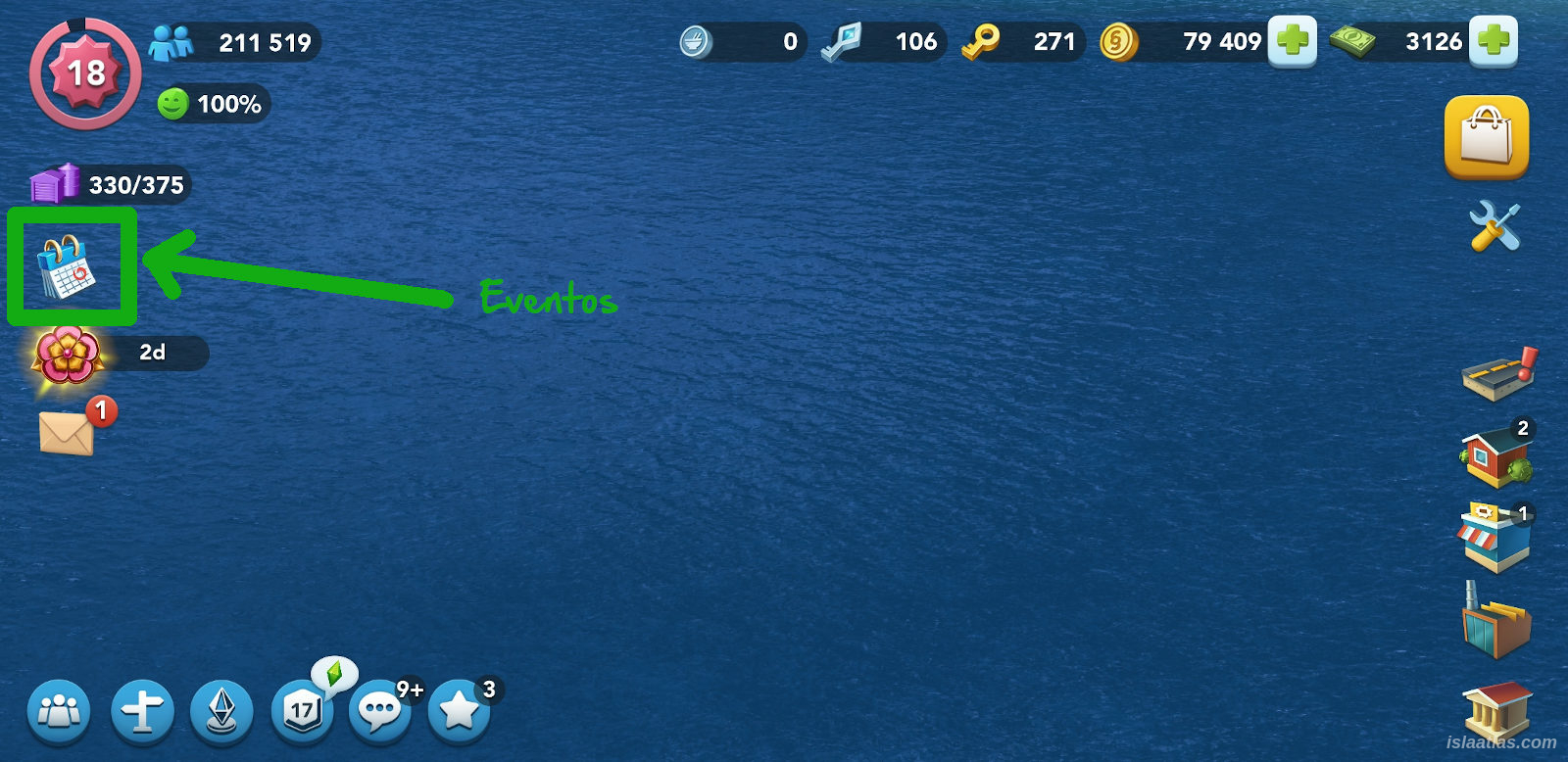Open the chat bubble with 9+ messages
The width and height of the screenshot is (1568, 762).
(380, 711)
